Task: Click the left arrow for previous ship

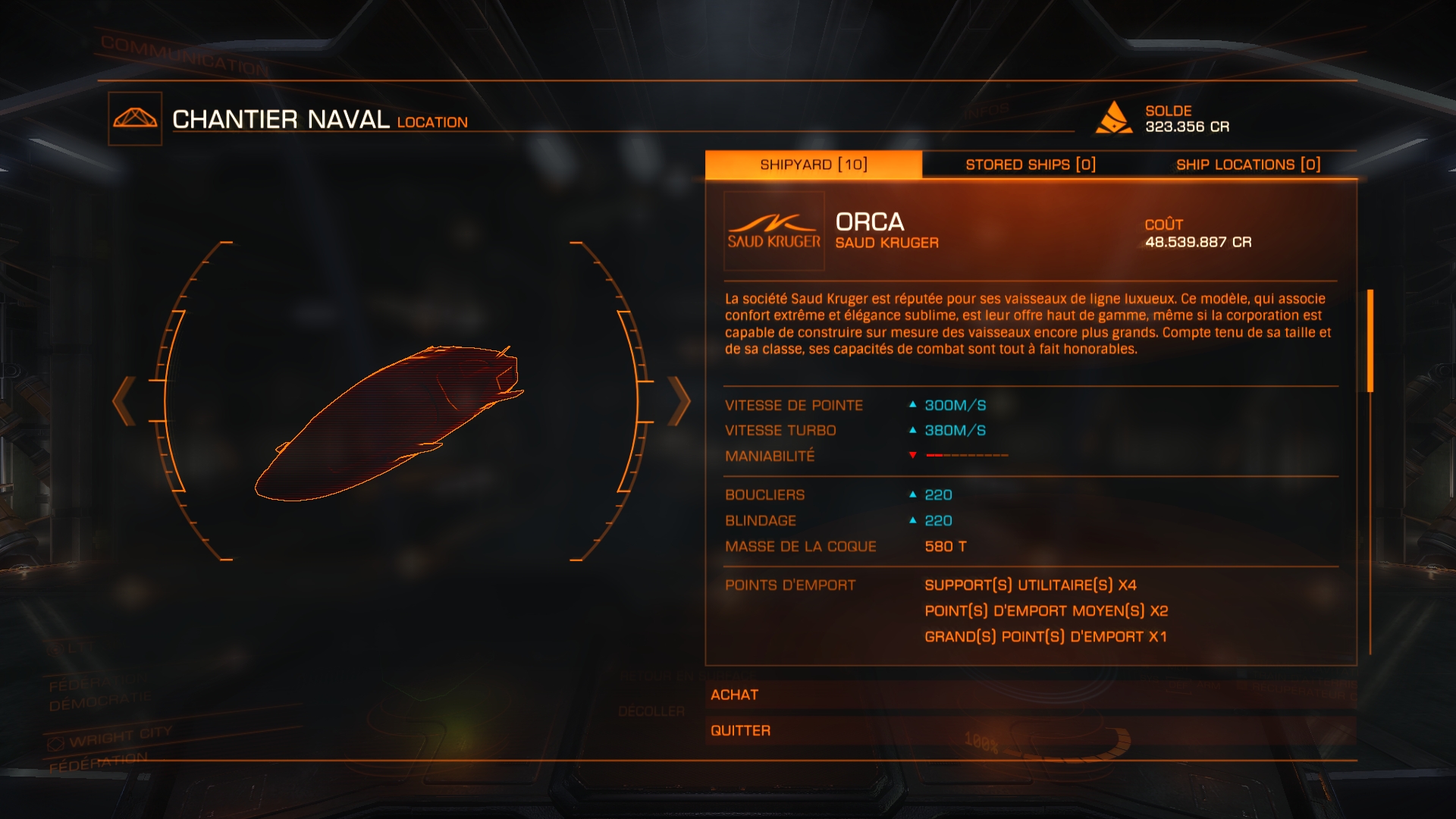Action: [124, 400]
